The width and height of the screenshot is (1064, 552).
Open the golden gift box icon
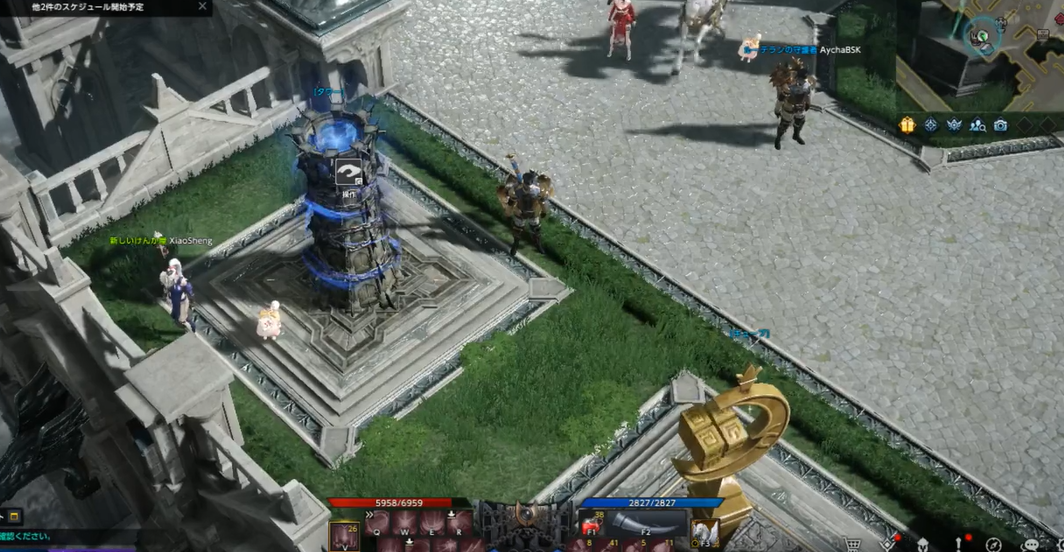click(907, 125)
